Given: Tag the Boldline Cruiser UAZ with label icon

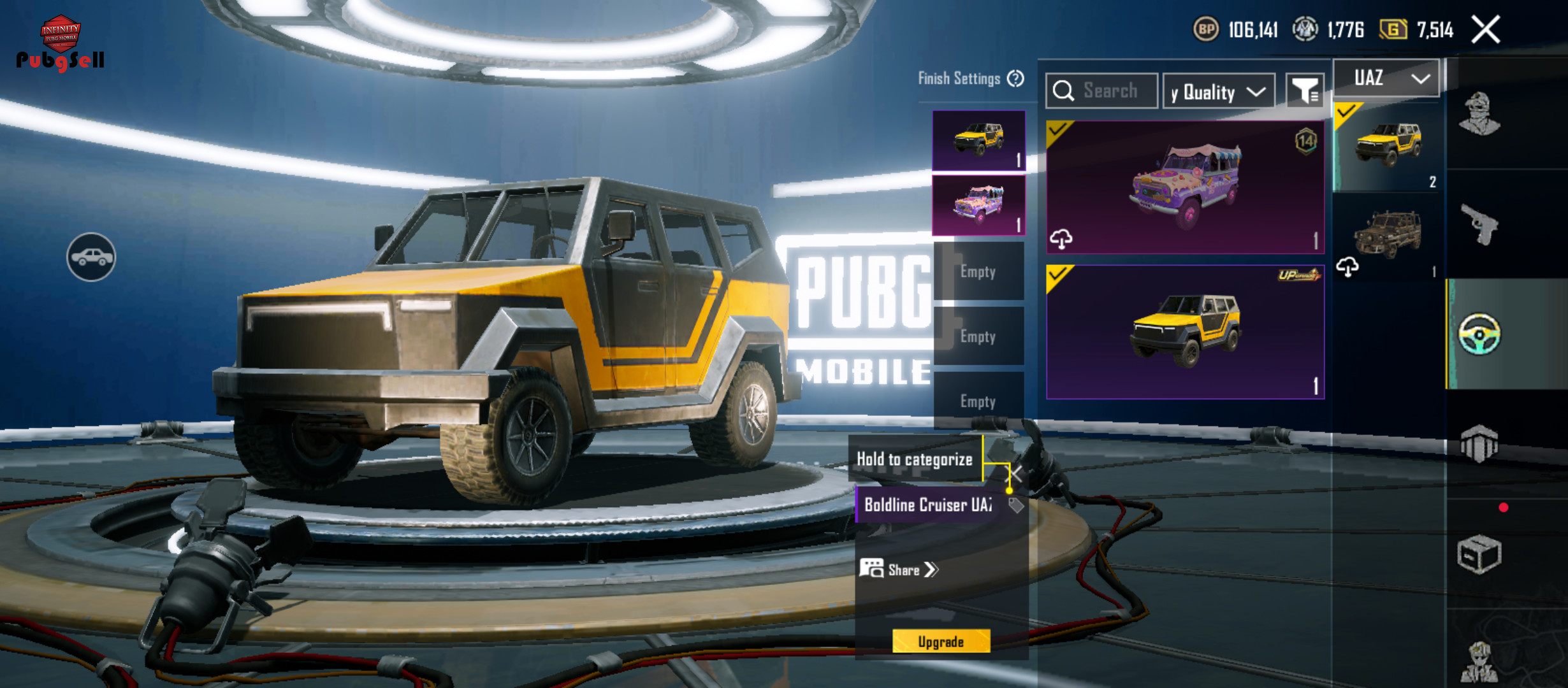Looking at the screenshot, I should (x=1016, y=506).
